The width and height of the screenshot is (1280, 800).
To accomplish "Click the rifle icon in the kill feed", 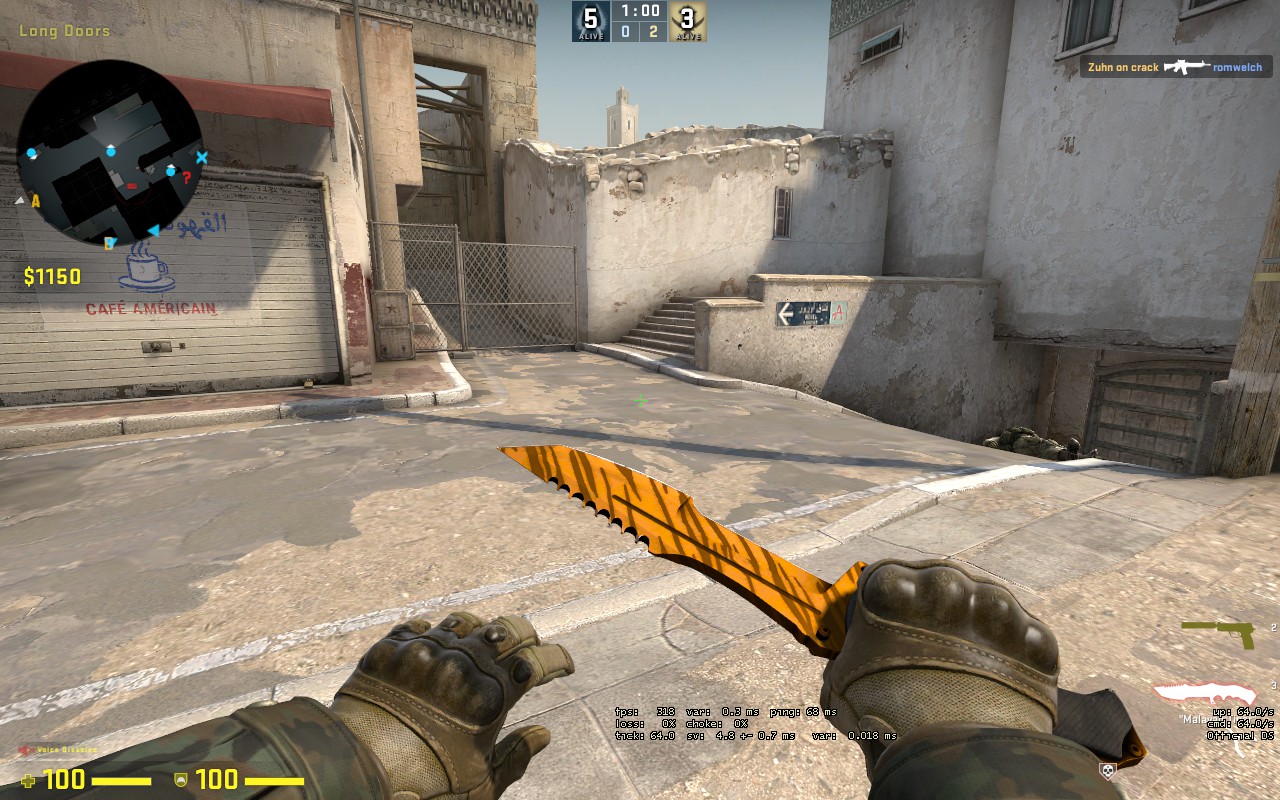I will pos(1188,66).
